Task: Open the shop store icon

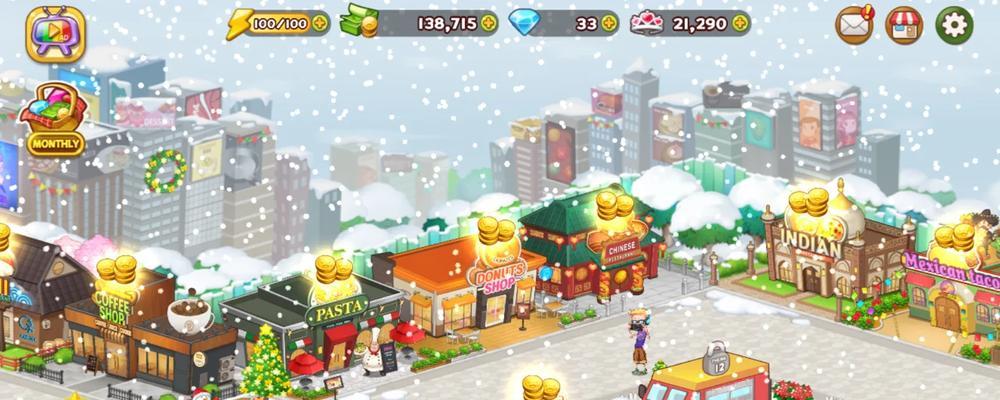Action: click(904, 24)
